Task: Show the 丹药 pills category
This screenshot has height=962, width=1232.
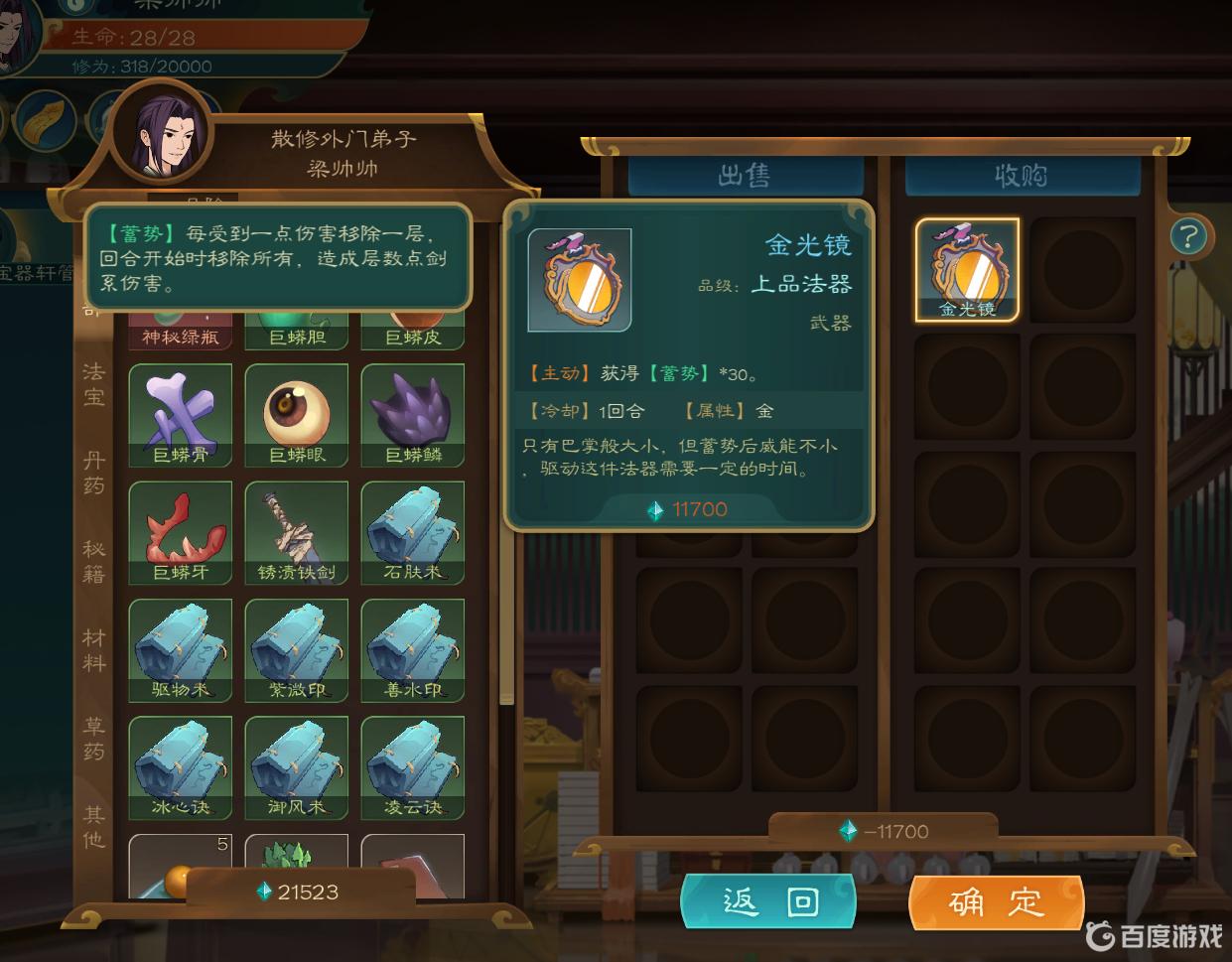Action: [x=93, y=473]
